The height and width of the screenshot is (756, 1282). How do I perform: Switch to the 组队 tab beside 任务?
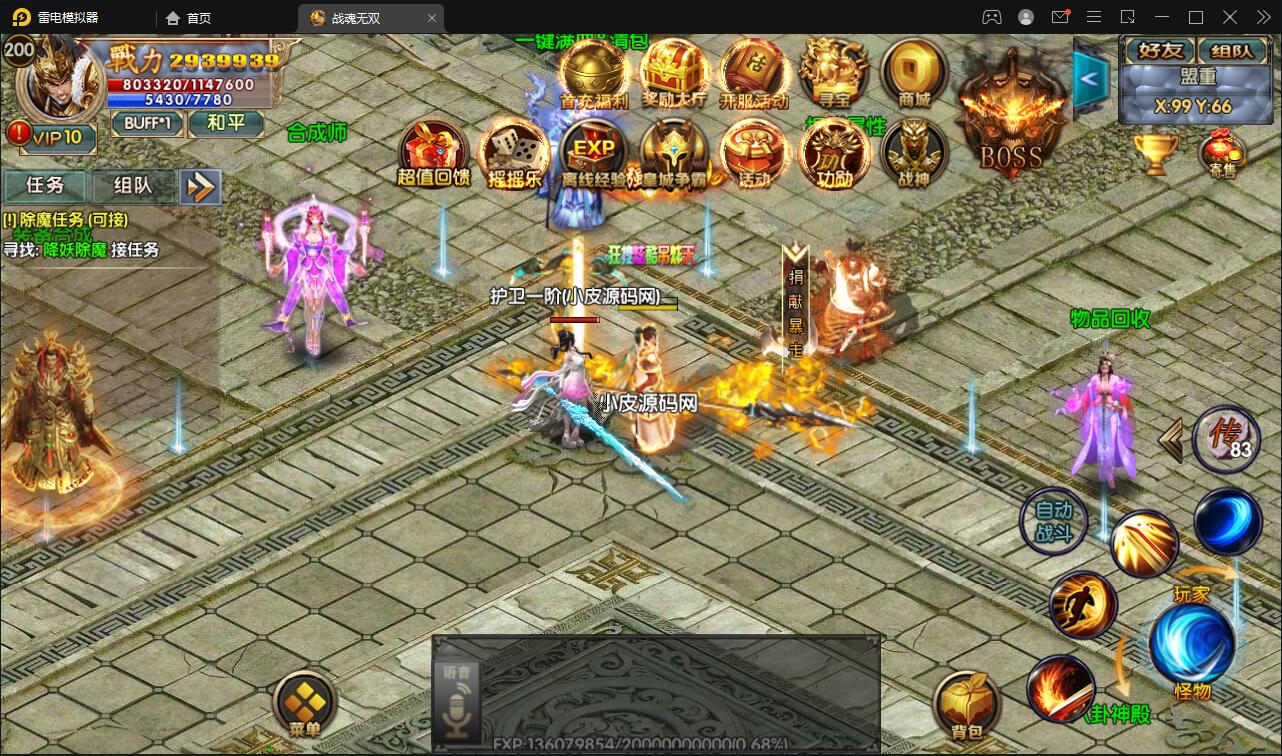tap(133, 186)
